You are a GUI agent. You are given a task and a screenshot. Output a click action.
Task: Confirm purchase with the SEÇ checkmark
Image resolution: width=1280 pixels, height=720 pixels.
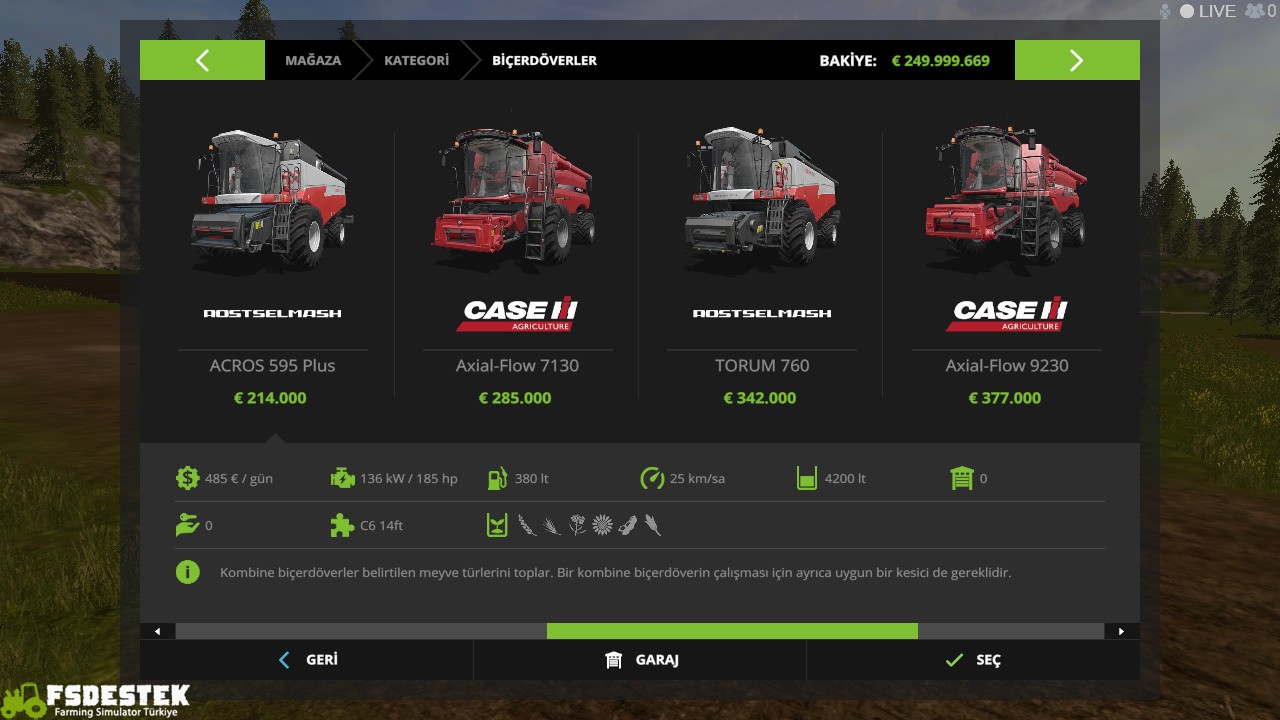(973, 660)
